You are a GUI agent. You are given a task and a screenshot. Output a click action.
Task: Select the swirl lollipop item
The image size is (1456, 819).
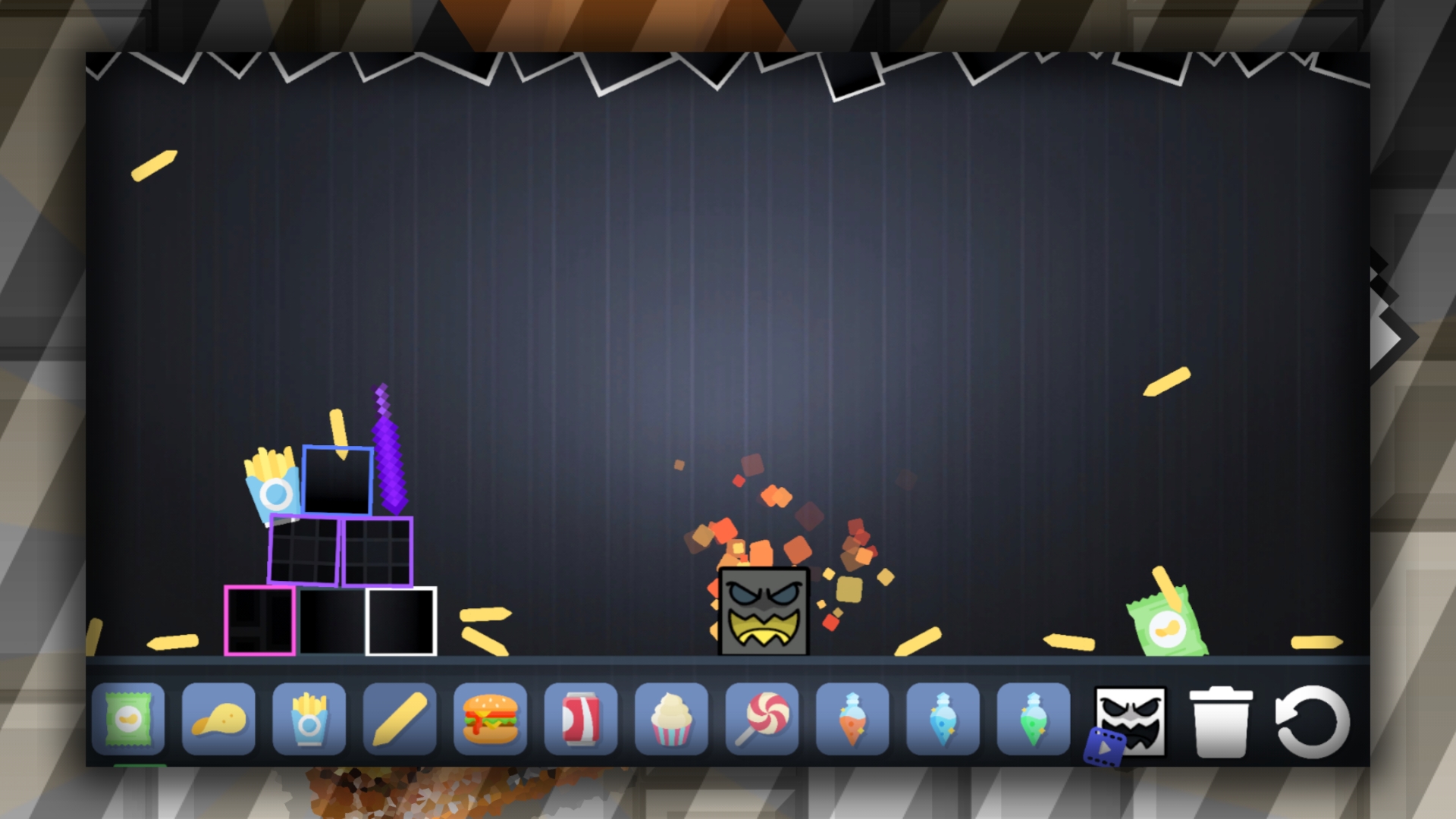(761, 719)
